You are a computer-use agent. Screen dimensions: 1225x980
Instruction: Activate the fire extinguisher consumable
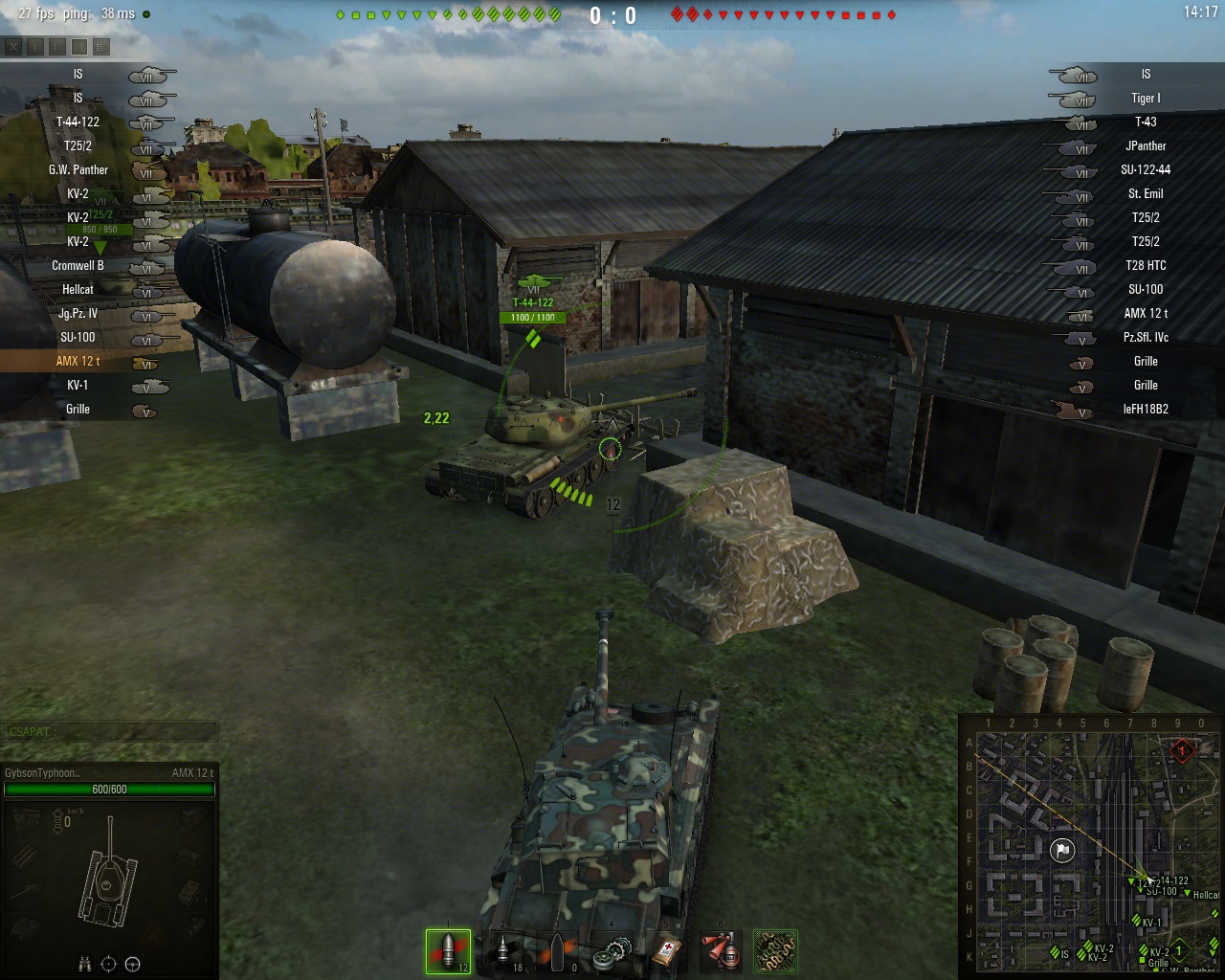pos(722,951)
